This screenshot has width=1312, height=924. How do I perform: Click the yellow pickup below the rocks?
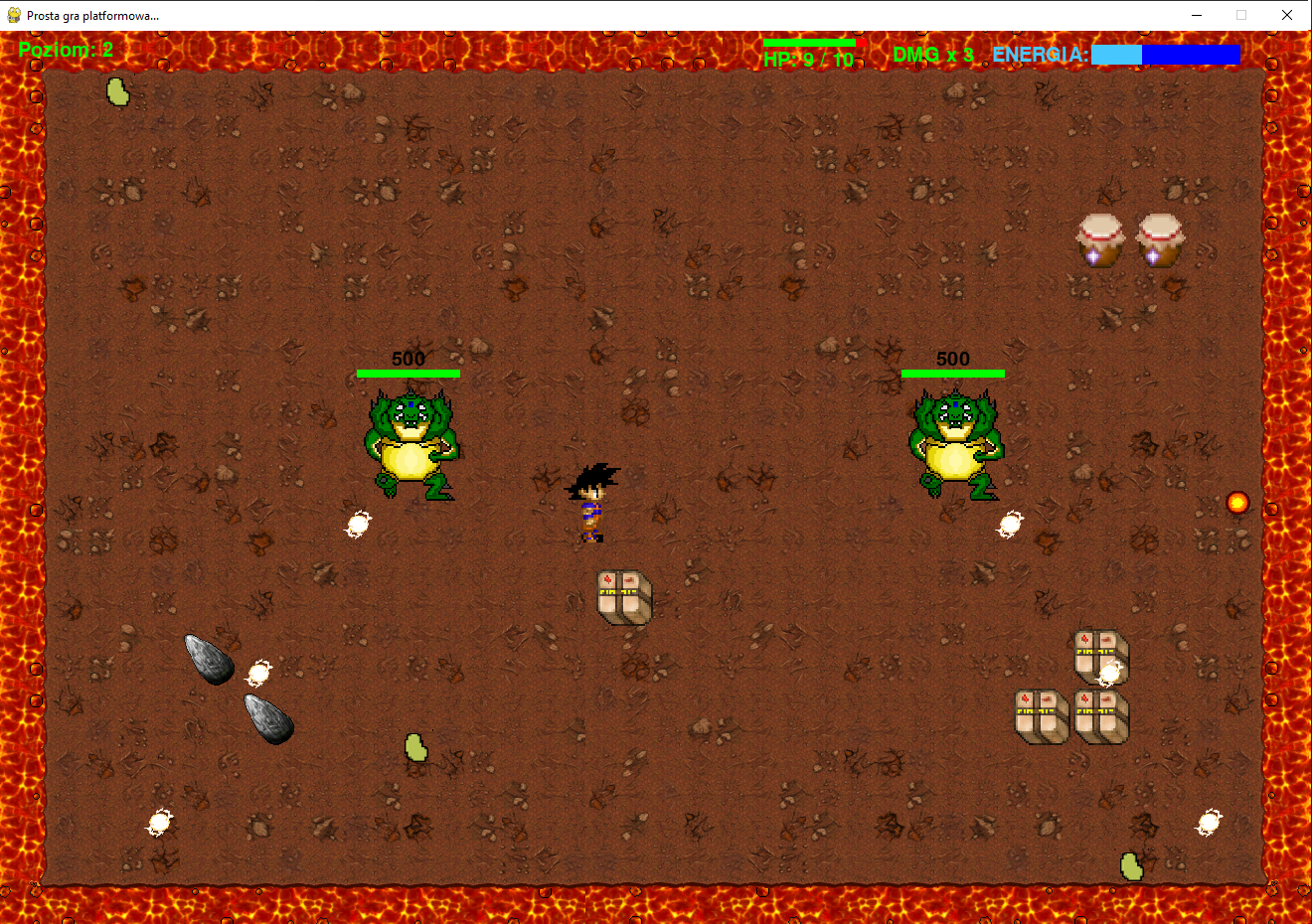[415, 749]
